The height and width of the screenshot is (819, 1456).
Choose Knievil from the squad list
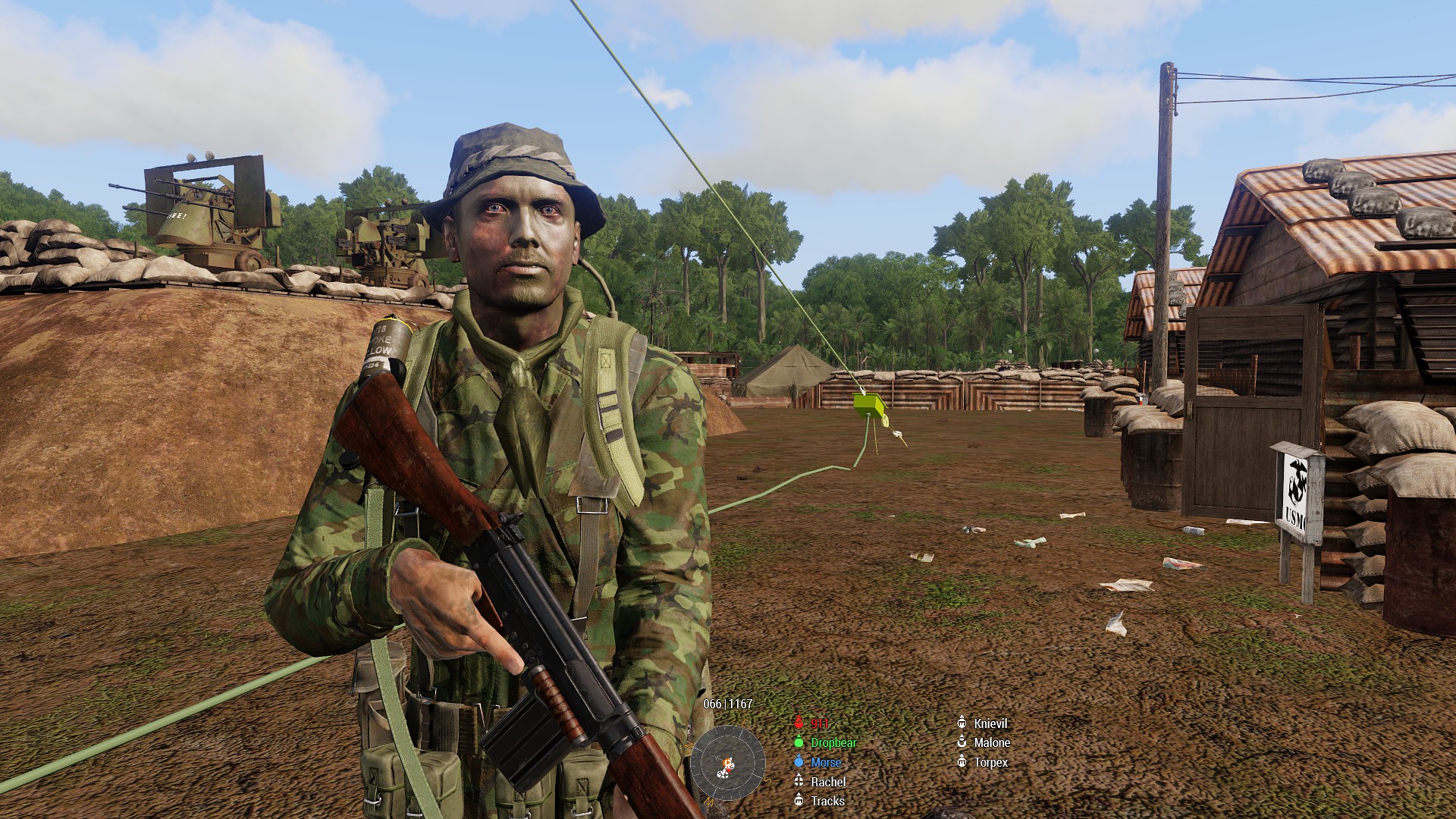point(990,723)
